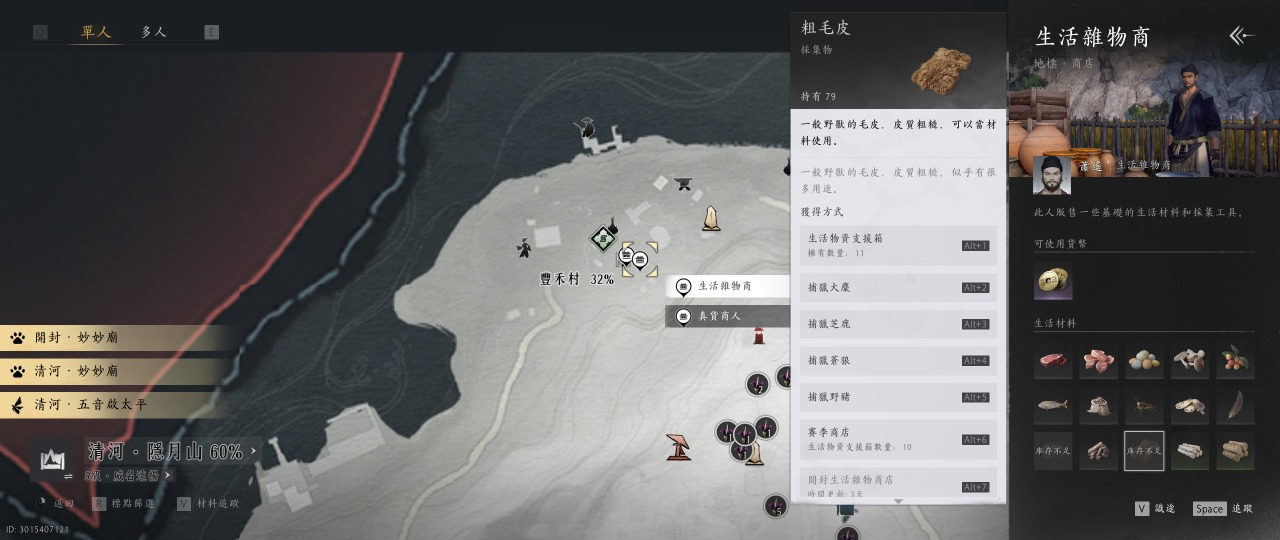Viewport: 1280px width, 540px height.
Task: Switch to the 單人 tab
Action: click(95, 32)
